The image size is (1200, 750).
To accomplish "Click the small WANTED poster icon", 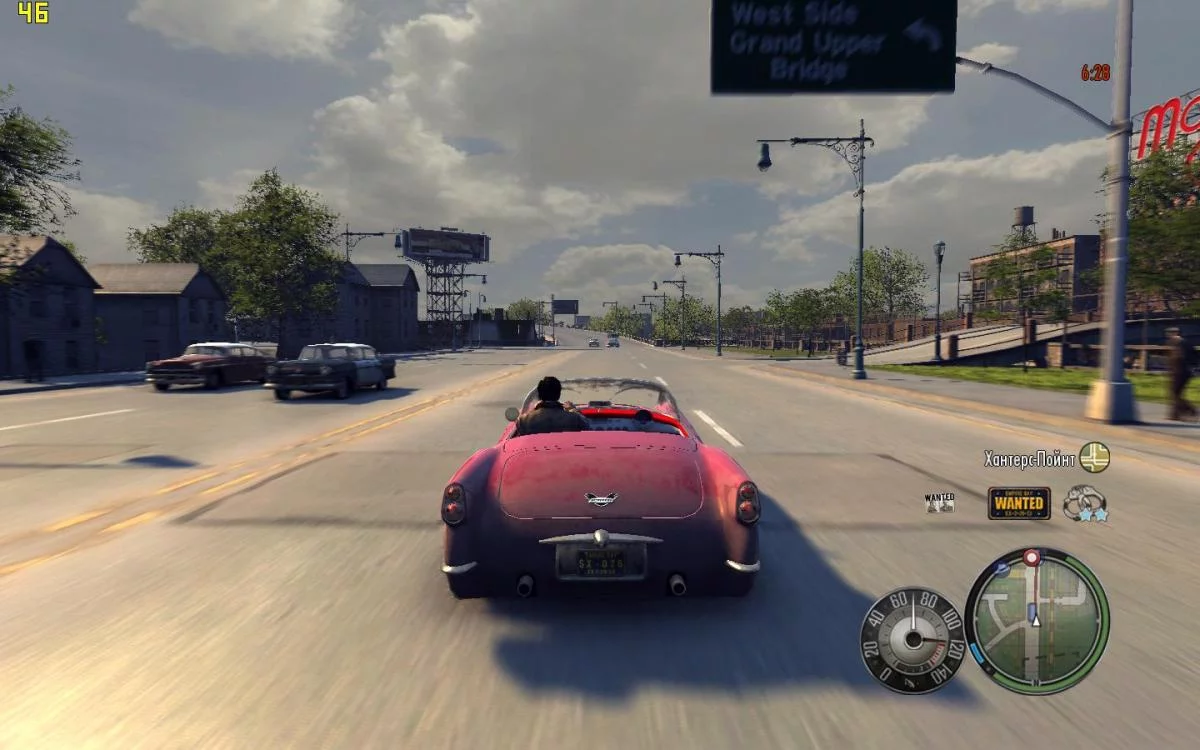I will 939,502.
